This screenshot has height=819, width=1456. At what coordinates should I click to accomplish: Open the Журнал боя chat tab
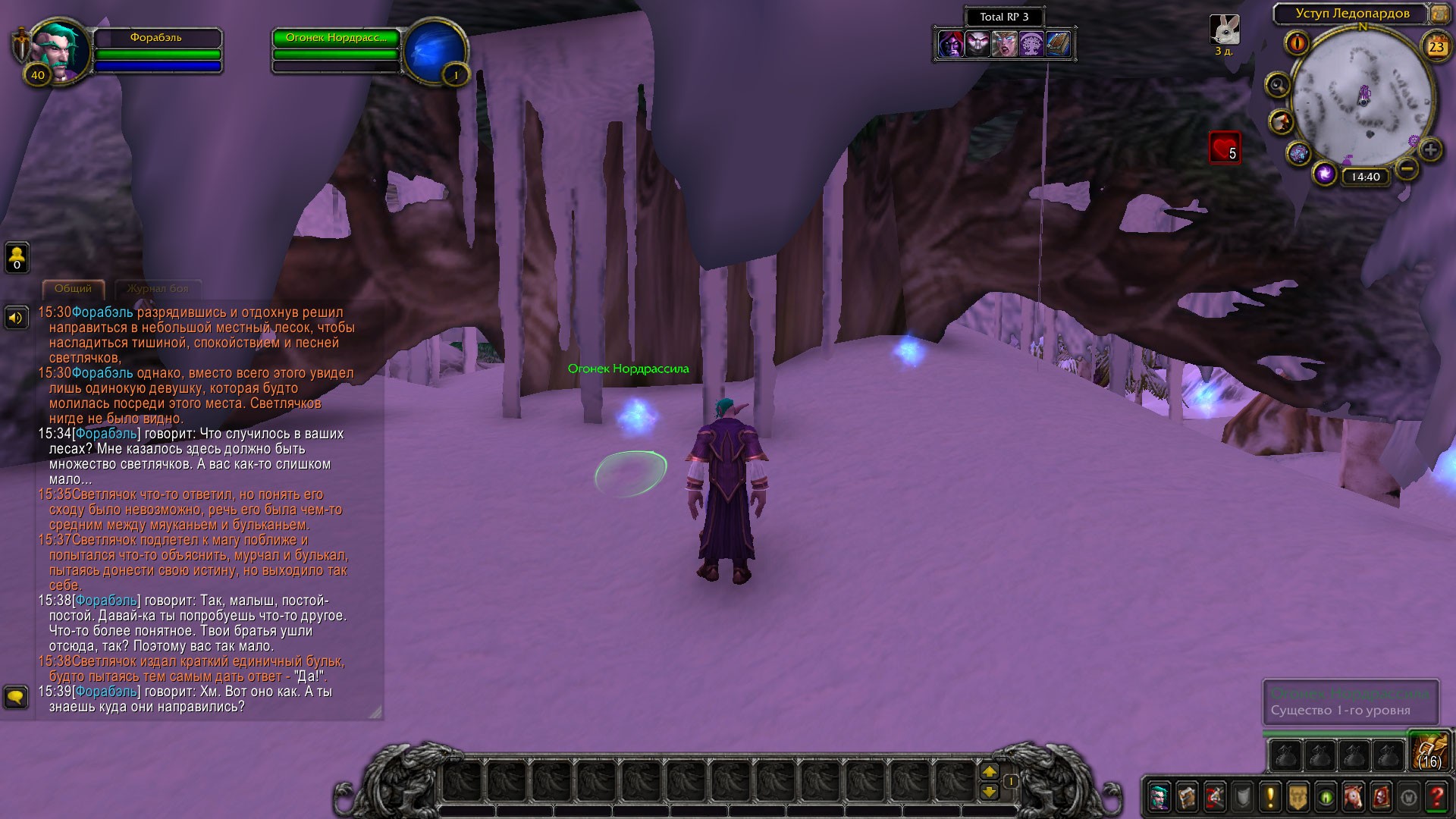158,289
